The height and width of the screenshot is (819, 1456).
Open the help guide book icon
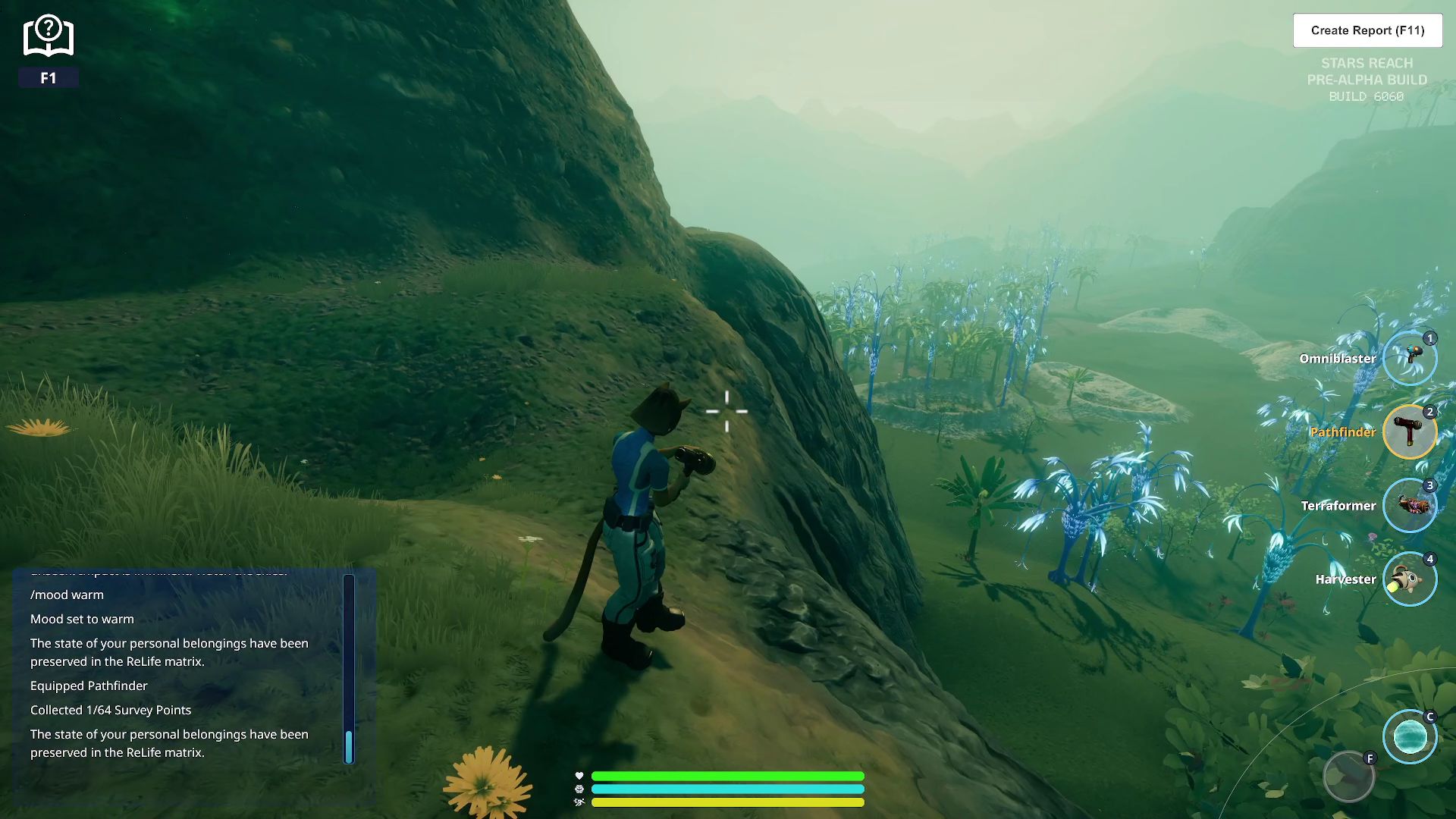[49, 36]
